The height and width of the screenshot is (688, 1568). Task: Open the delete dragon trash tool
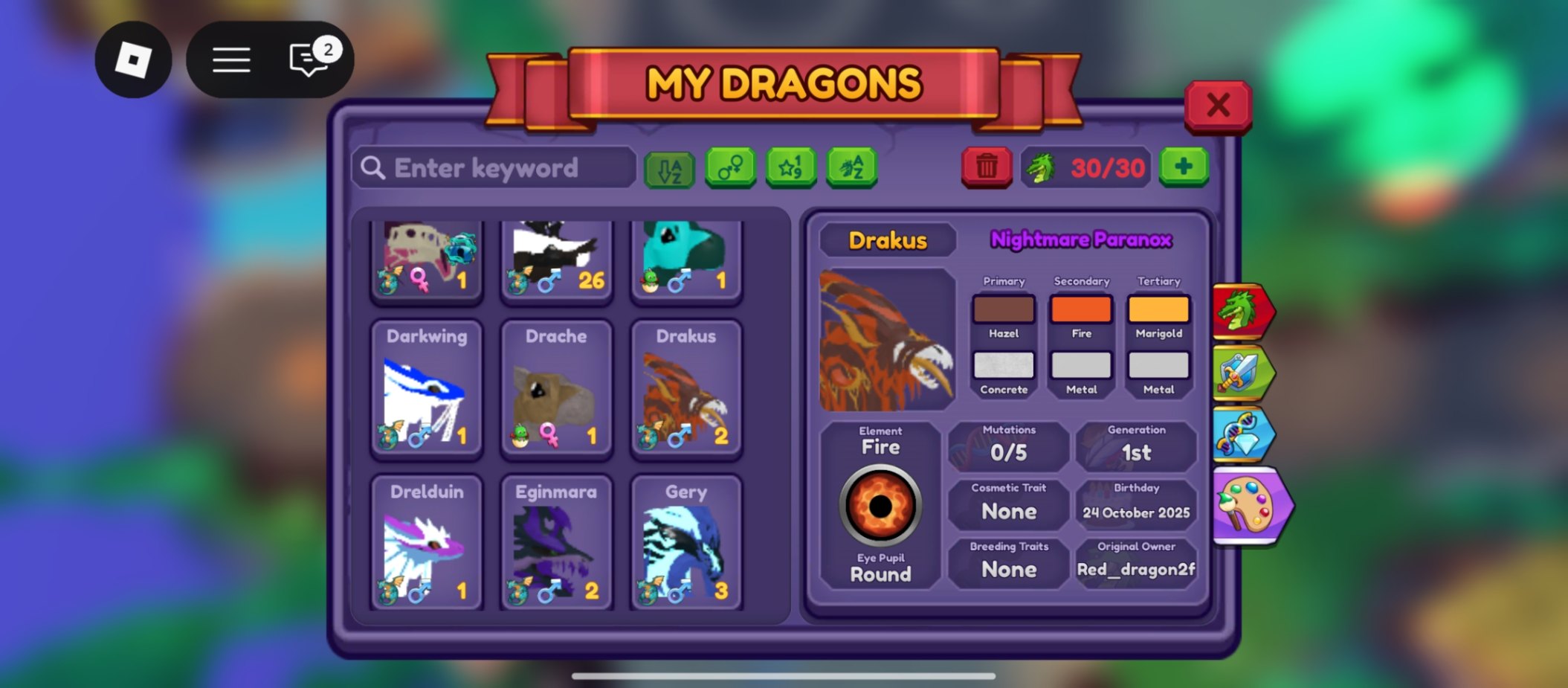point(987,167)
